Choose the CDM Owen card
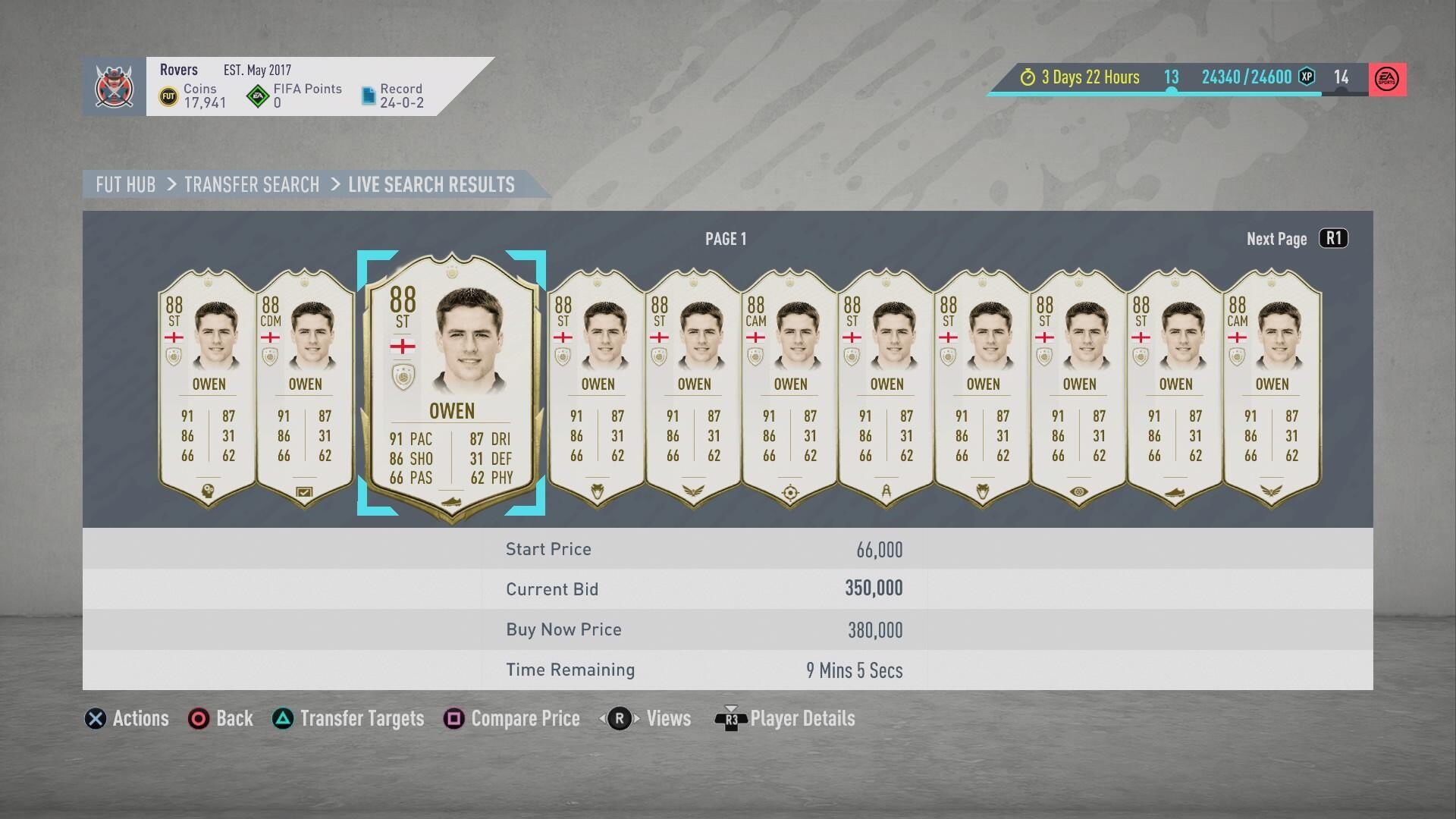 point(305,387)
